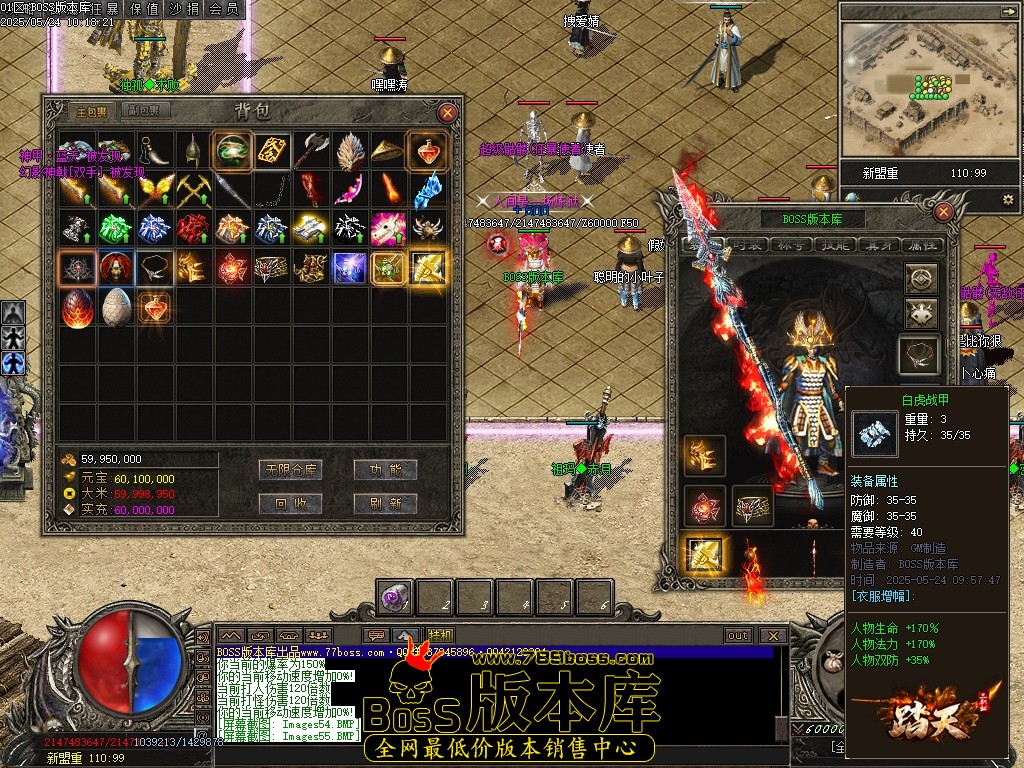
Task: Select the white scaled egg item
Action: (x=116, y=307)
